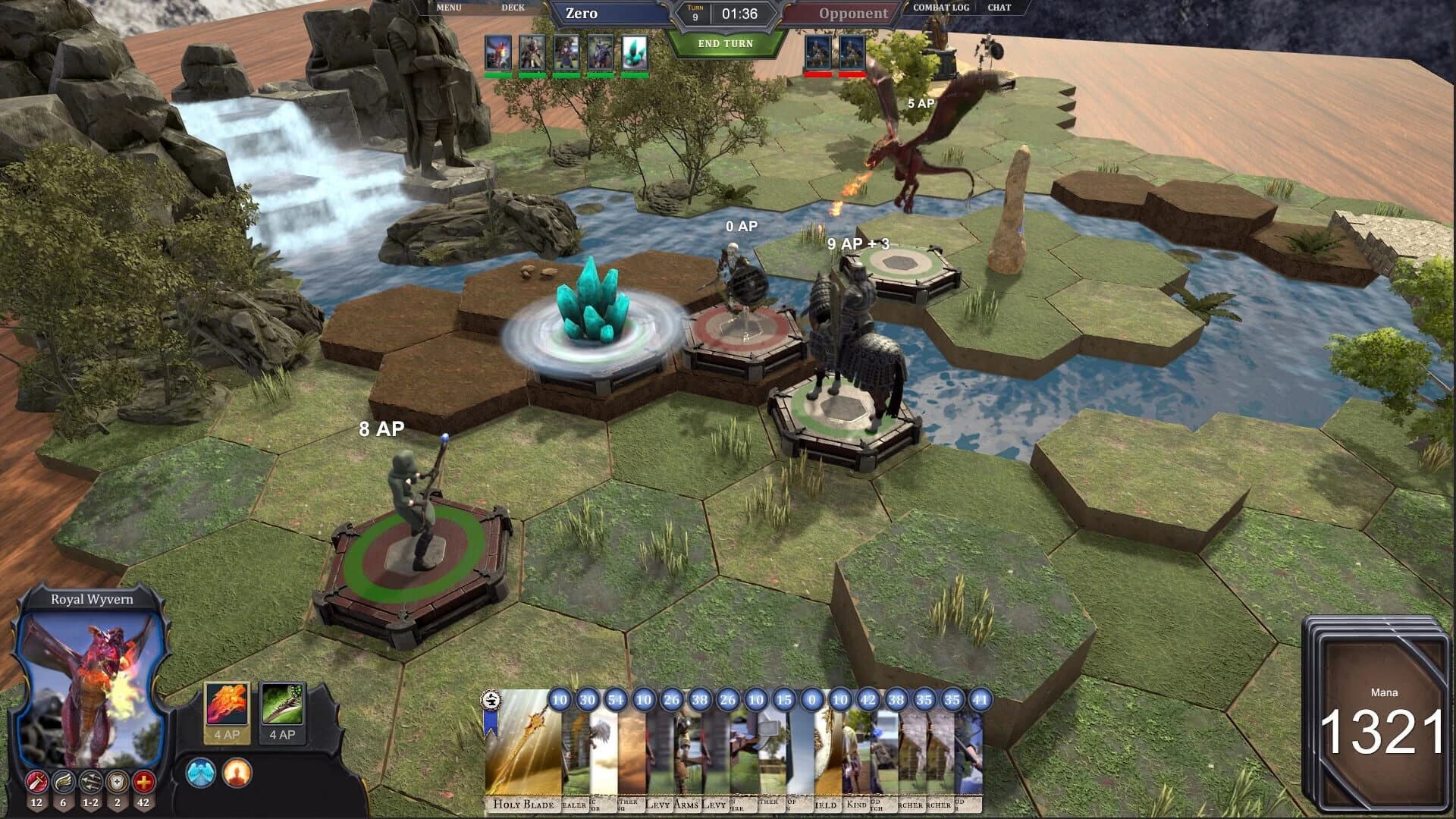Viewport: 1456px width, 819px height.
Task: Open the MENU from the top bar
Action: pyautogui.click(x=449, y=8)
